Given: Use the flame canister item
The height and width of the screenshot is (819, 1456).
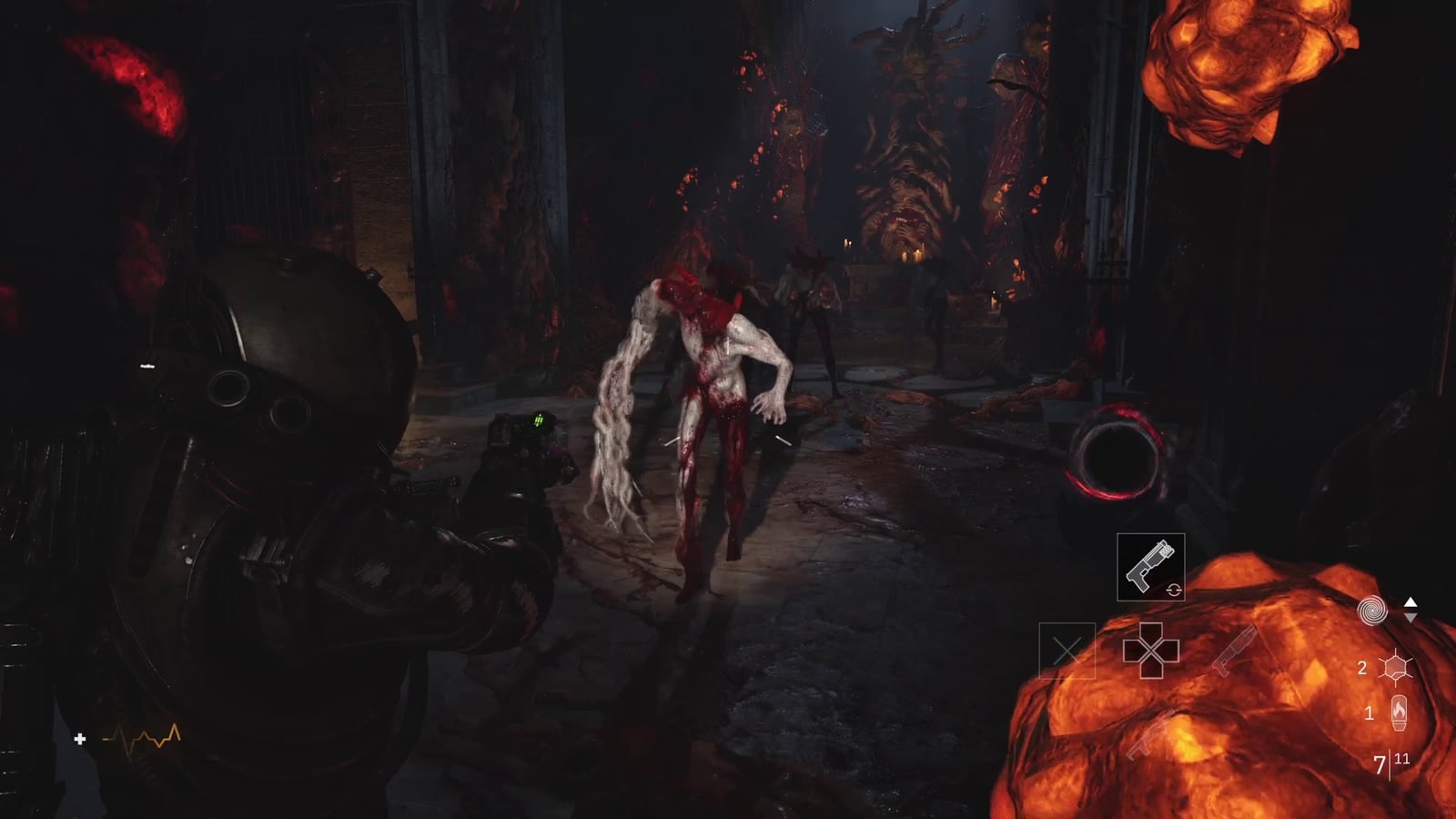Looking at the screenshot, I should click(x=1399, y=713).
